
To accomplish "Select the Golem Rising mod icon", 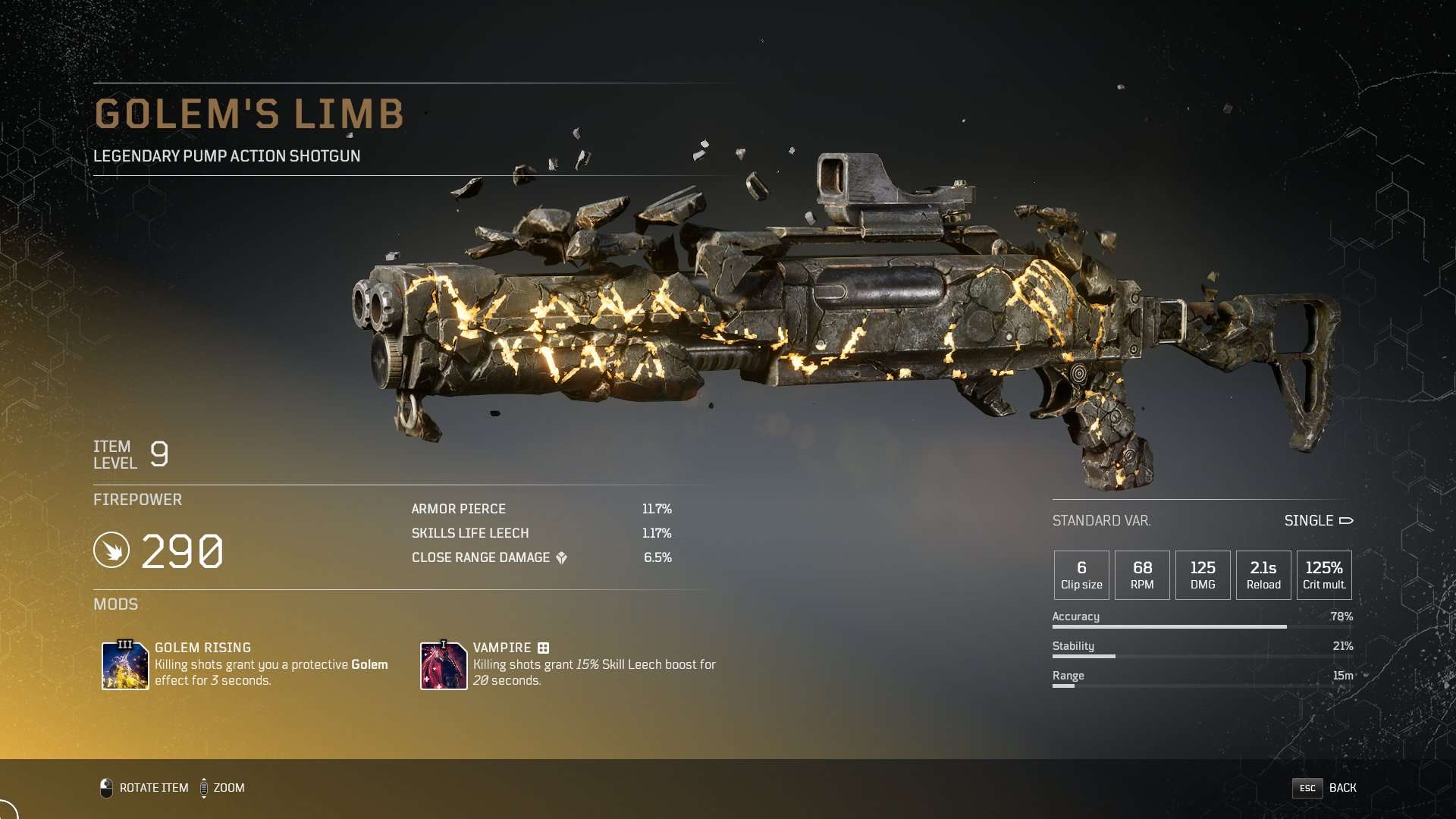I will (x=125, y=666).
